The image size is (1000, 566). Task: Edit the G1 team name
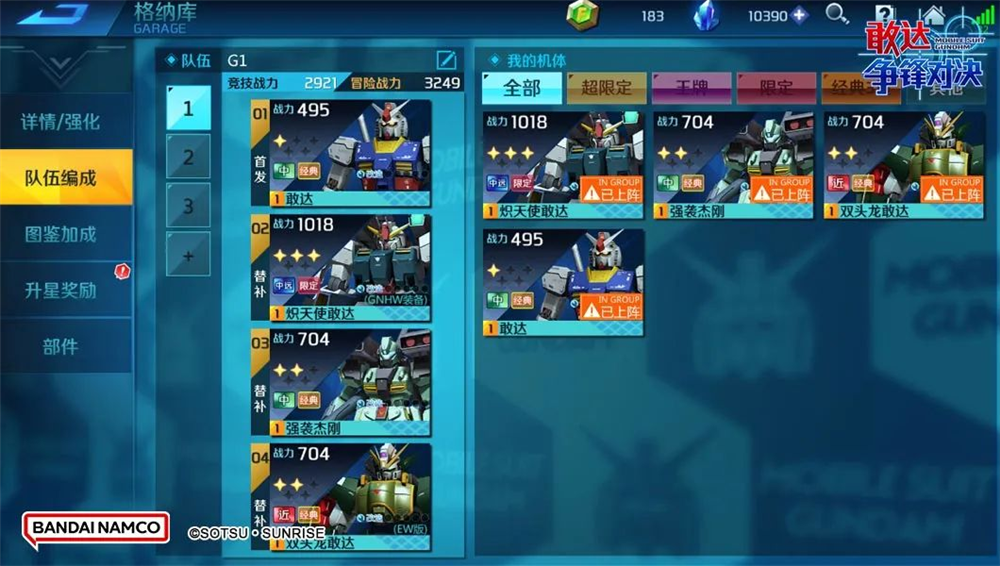tap(446, 60)
